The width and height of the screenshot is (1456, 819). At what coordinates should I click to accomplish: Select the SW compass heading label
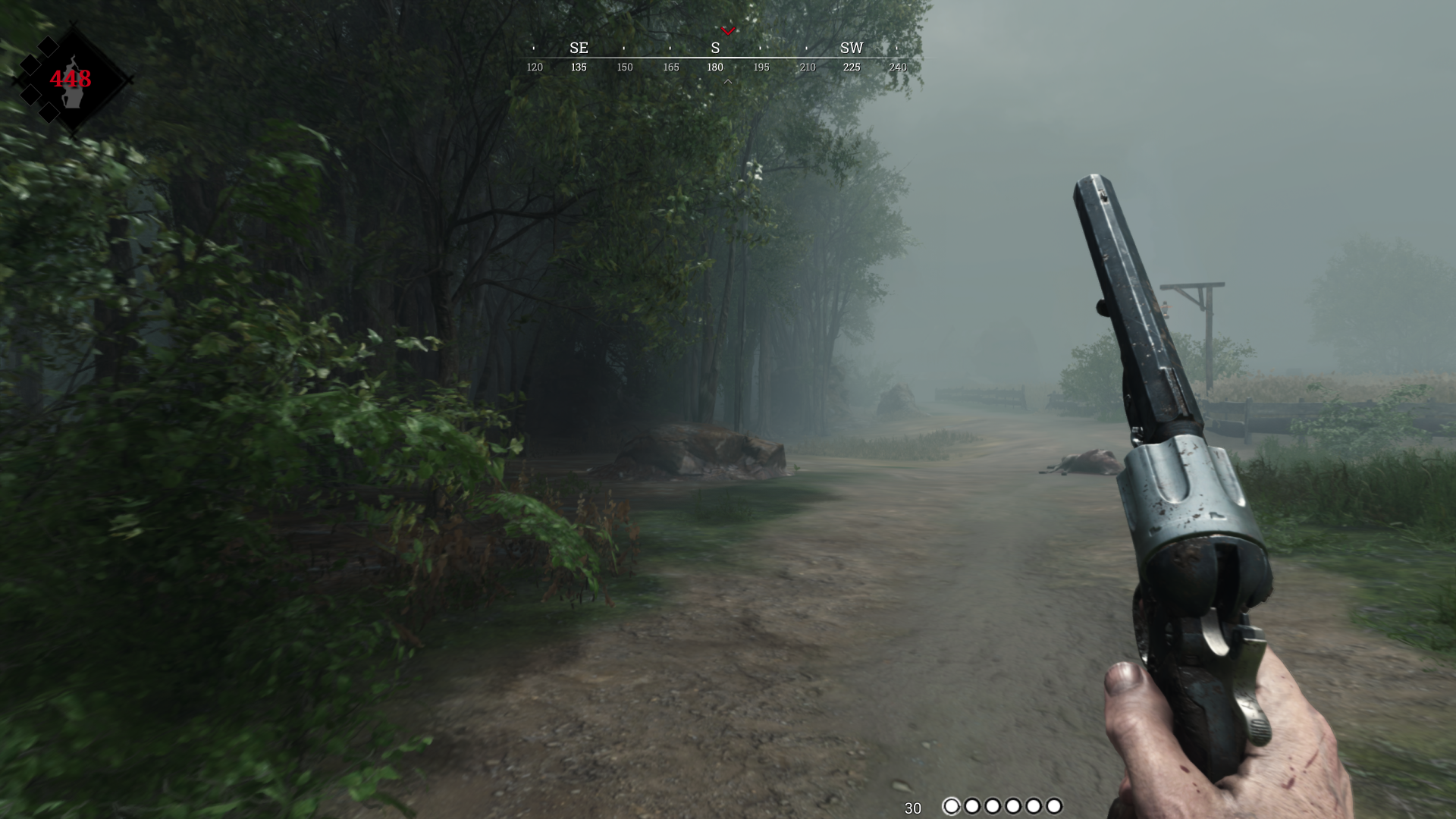click(x=851, y=47)
